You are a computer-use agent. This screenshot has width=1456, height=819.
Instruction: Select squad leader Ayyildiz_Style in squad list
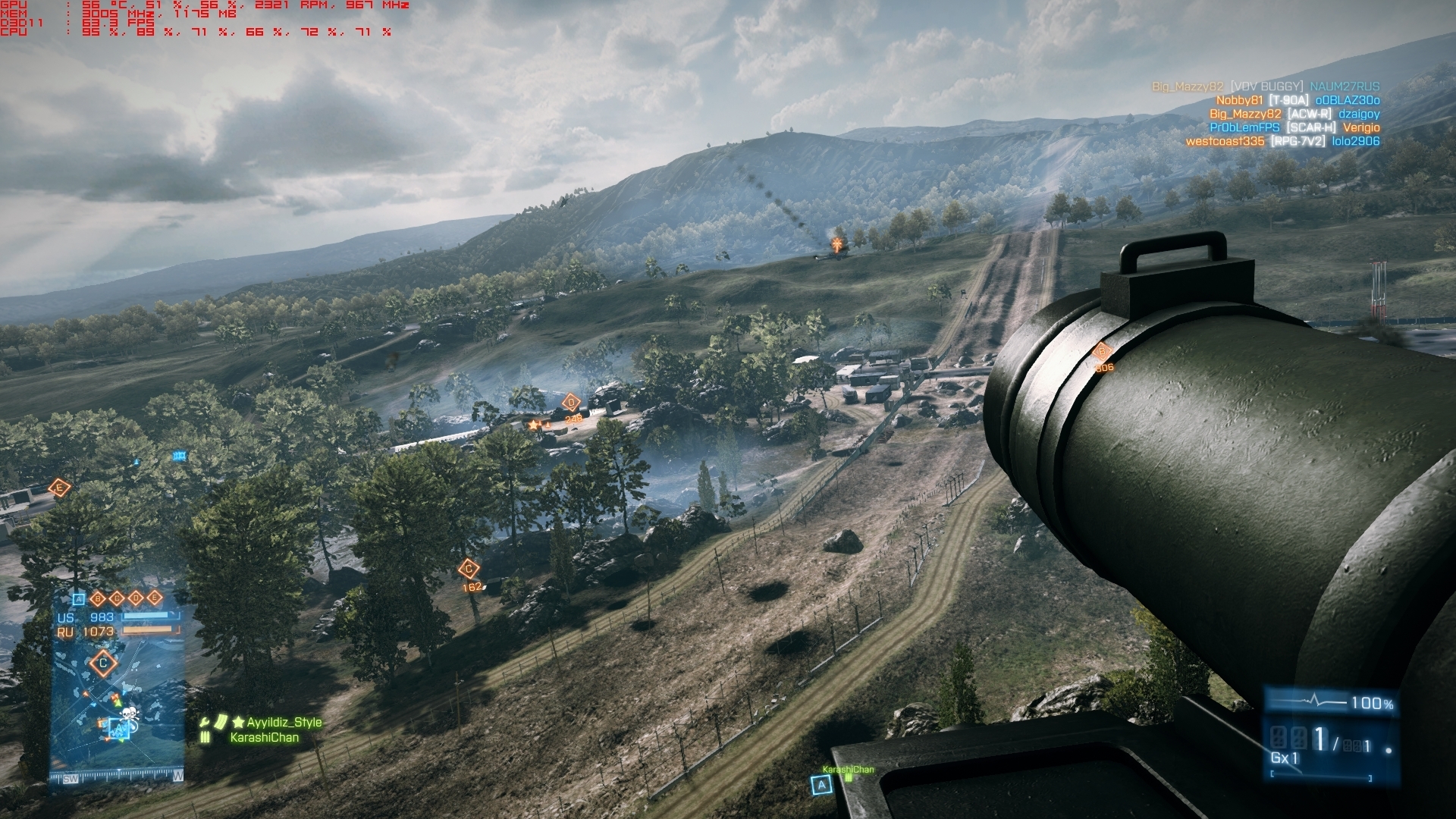pos(284,723)
